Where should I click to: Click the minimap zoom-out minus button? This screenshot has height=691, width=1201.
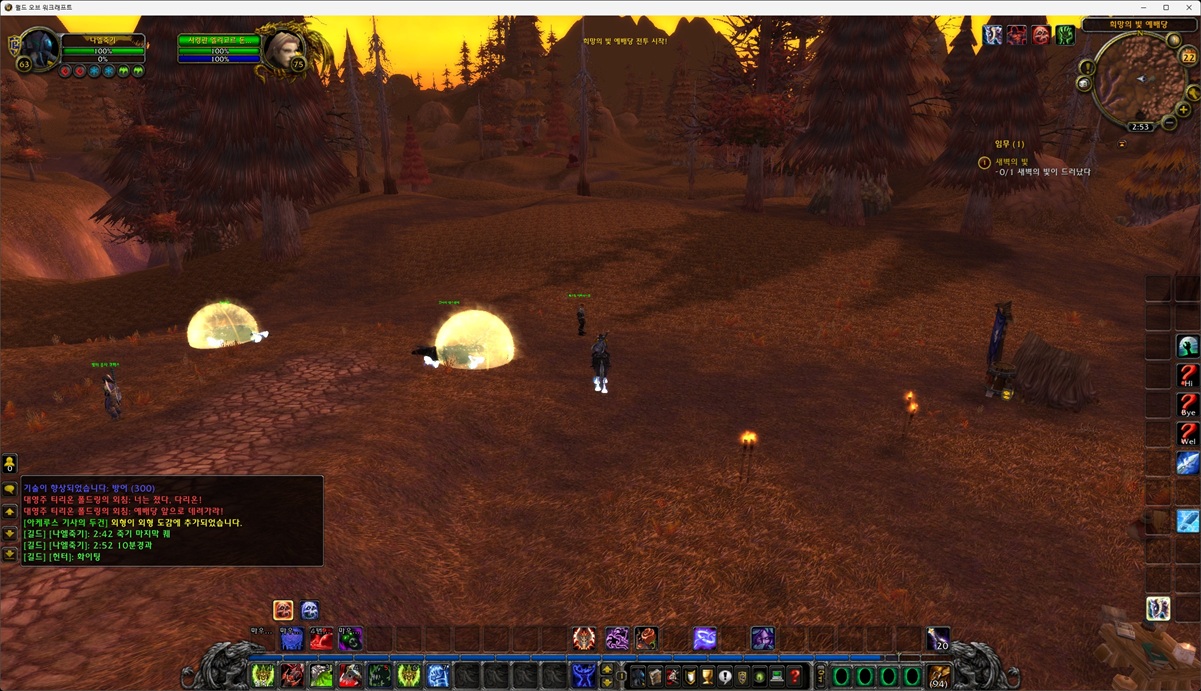tap(1169, 123)
